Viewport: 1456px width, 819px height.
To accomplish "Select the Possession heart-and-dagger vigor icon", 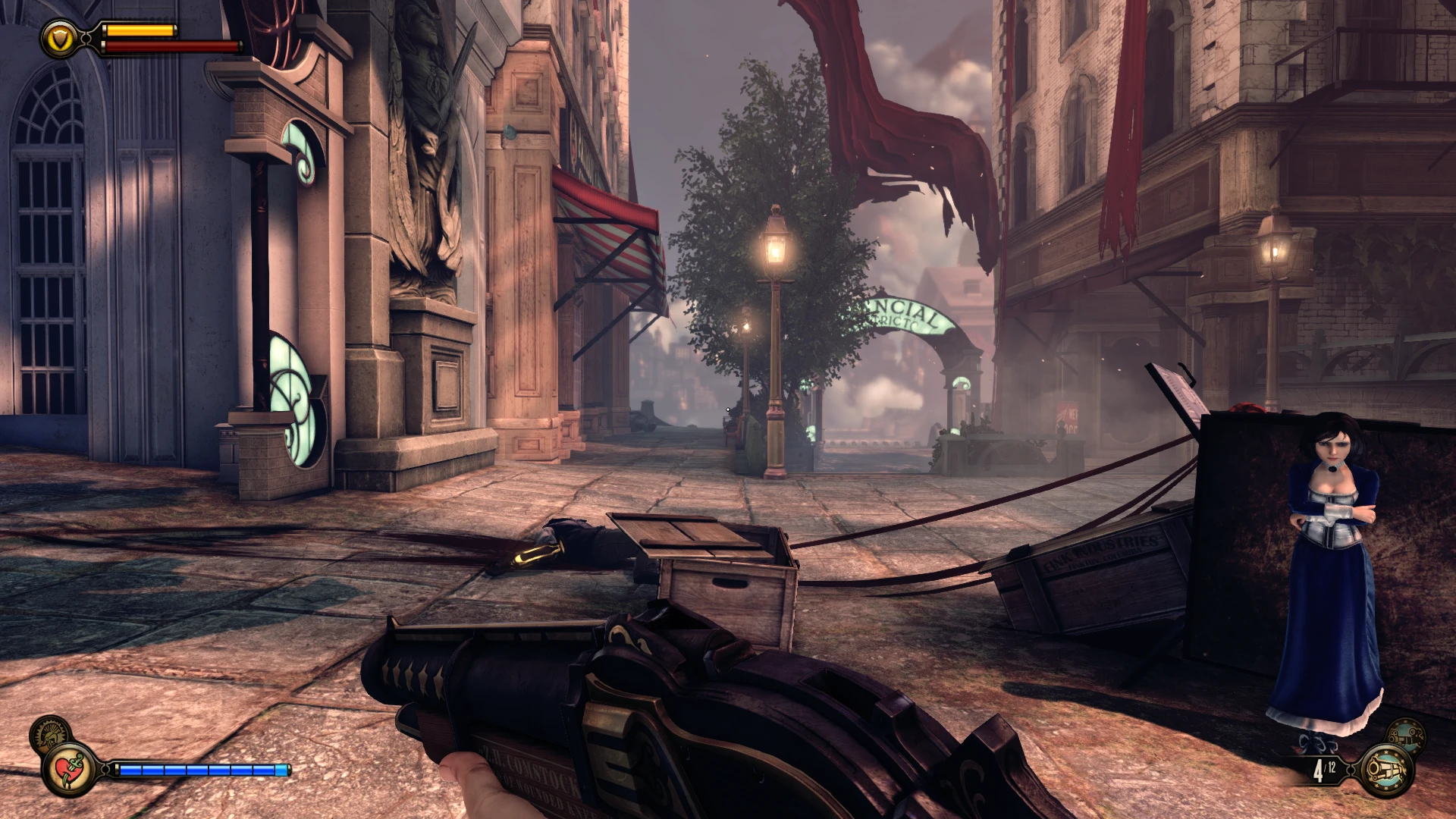I will (x=70, y=769).
